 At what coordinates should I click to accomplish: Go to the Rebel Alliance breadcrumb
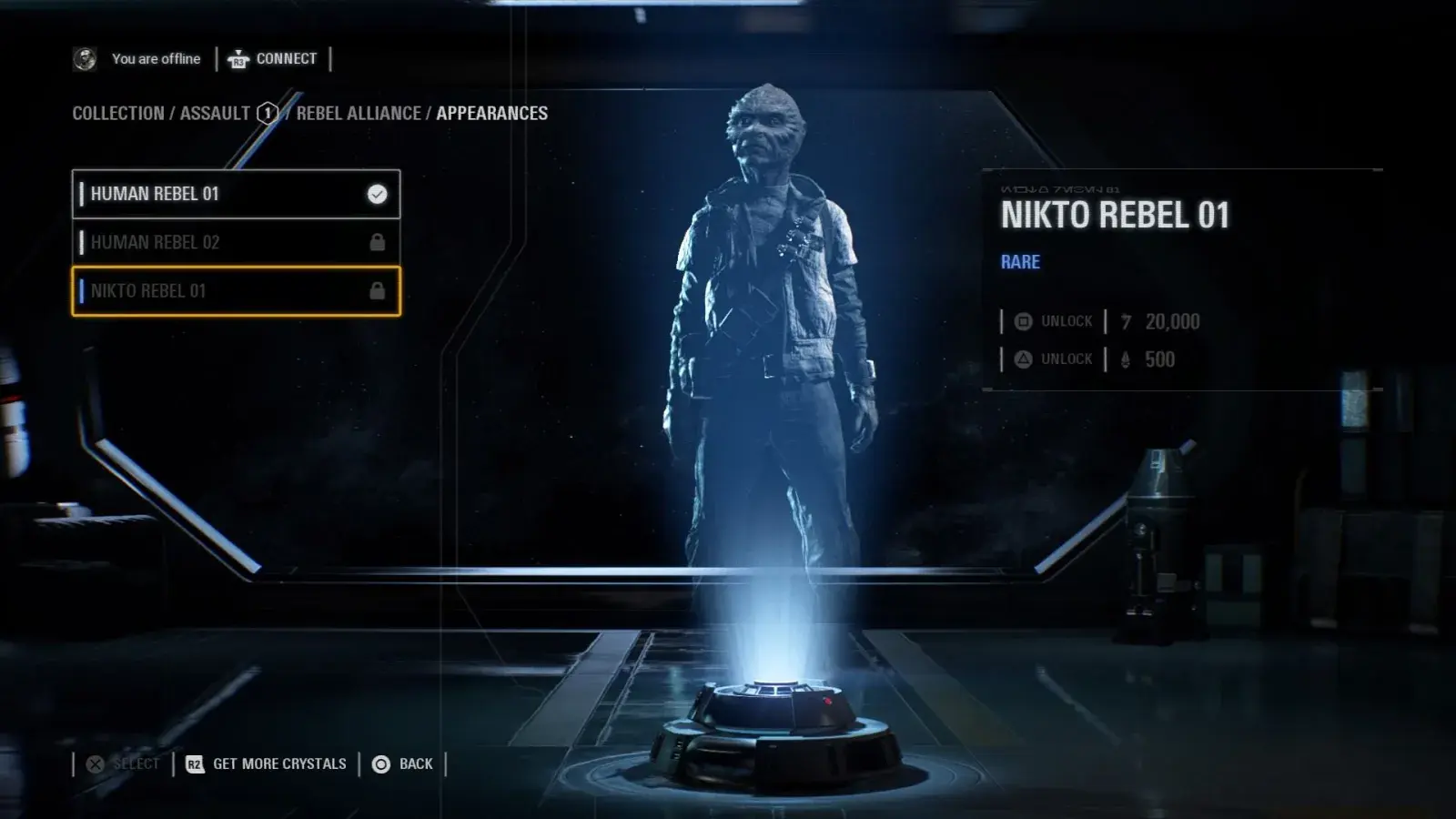[359, 114]
